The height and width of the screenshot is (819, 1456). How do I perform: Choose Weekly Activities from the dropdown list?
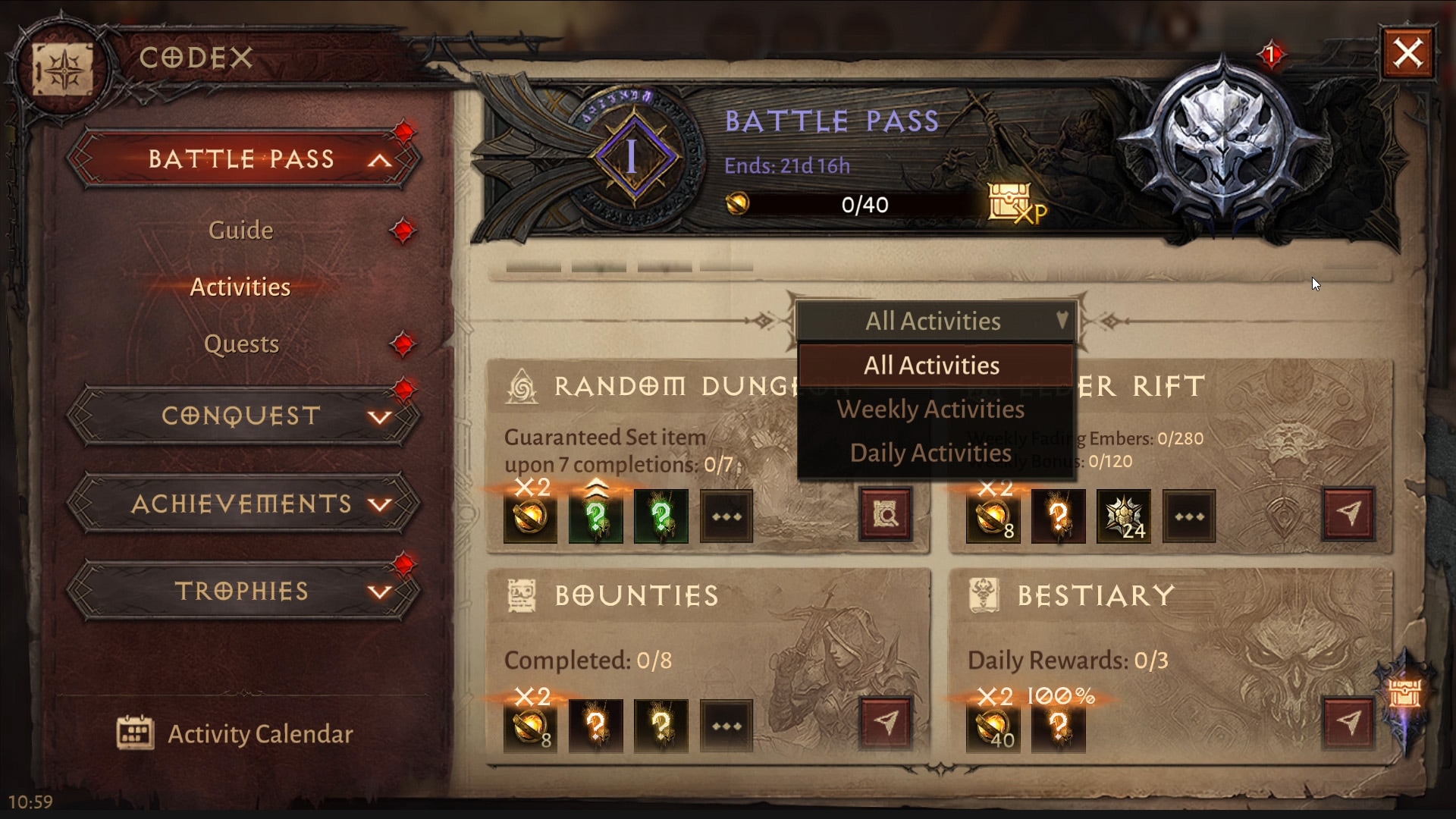930,409
